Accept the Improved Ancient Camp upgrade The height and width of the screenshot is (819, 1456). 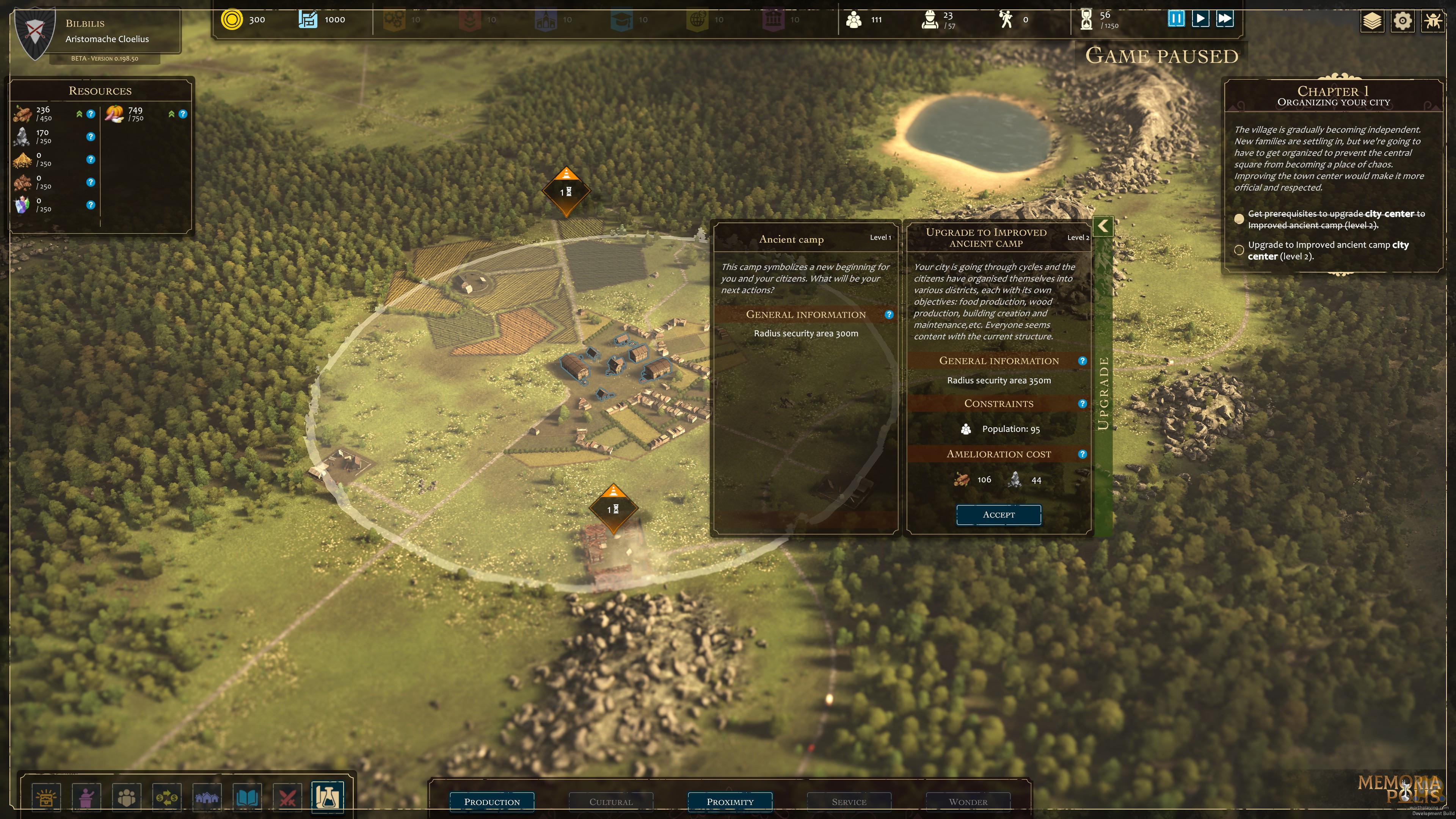click(998, 515)
